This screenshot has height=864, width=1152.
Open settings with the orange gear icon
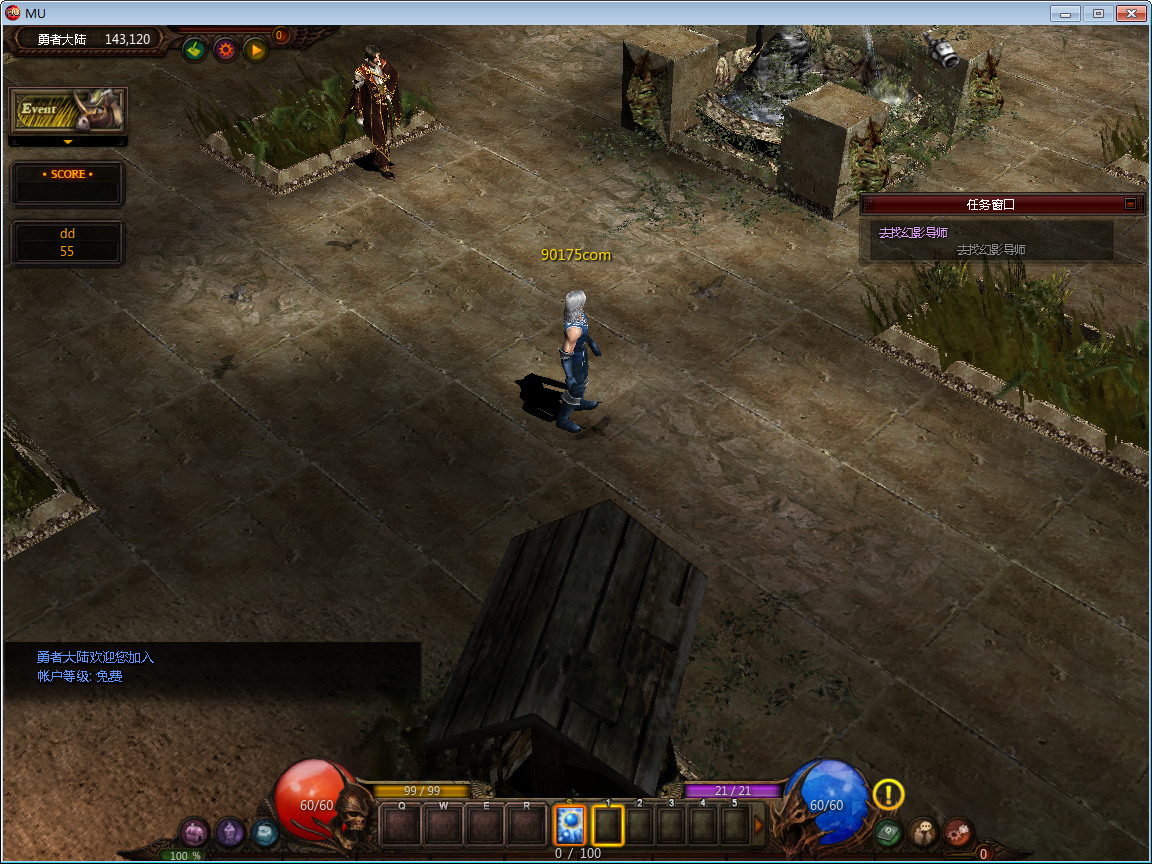coord(225,49)
